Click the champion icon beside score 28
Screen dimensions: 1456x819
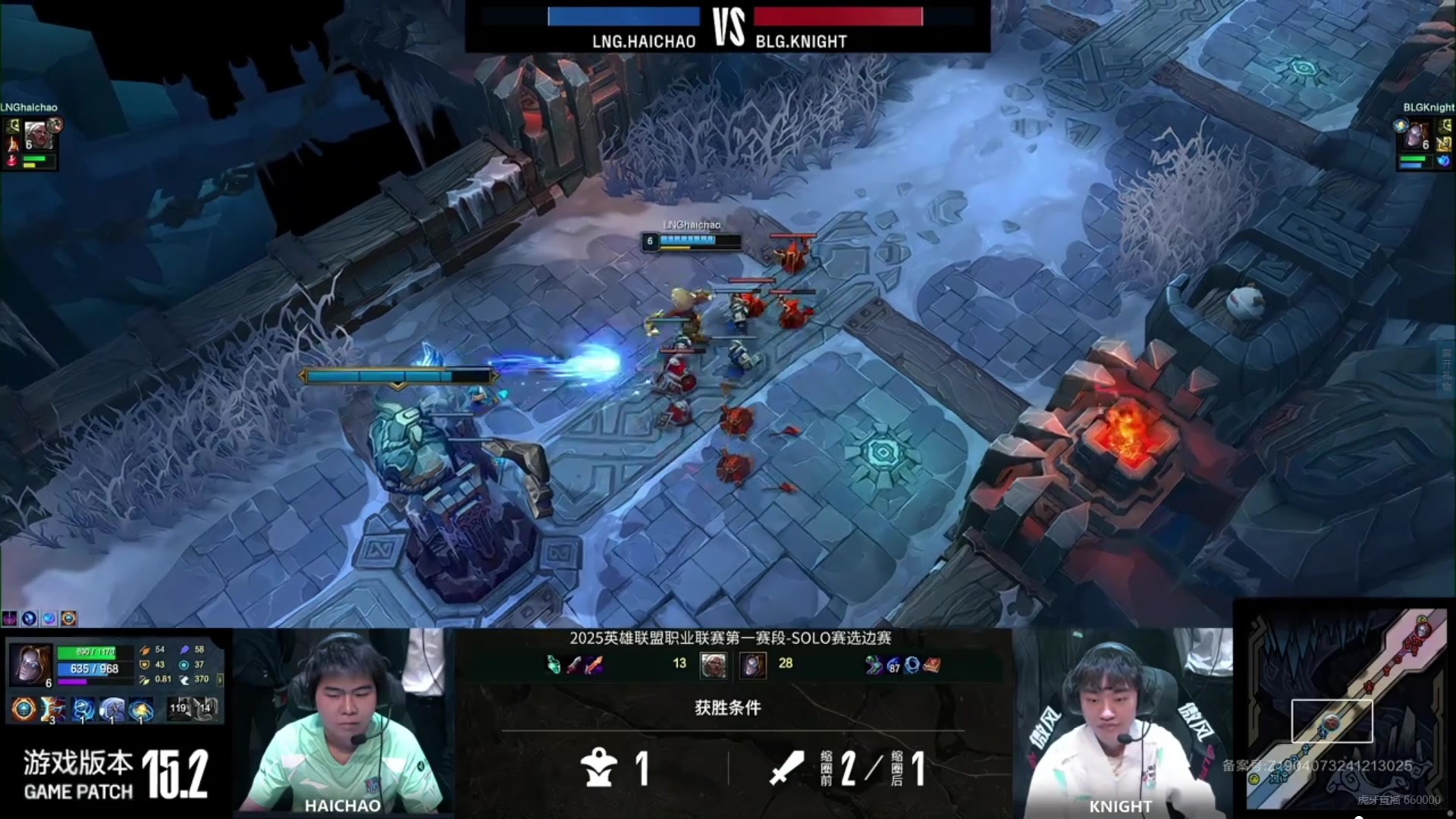(x=752, y=665)
